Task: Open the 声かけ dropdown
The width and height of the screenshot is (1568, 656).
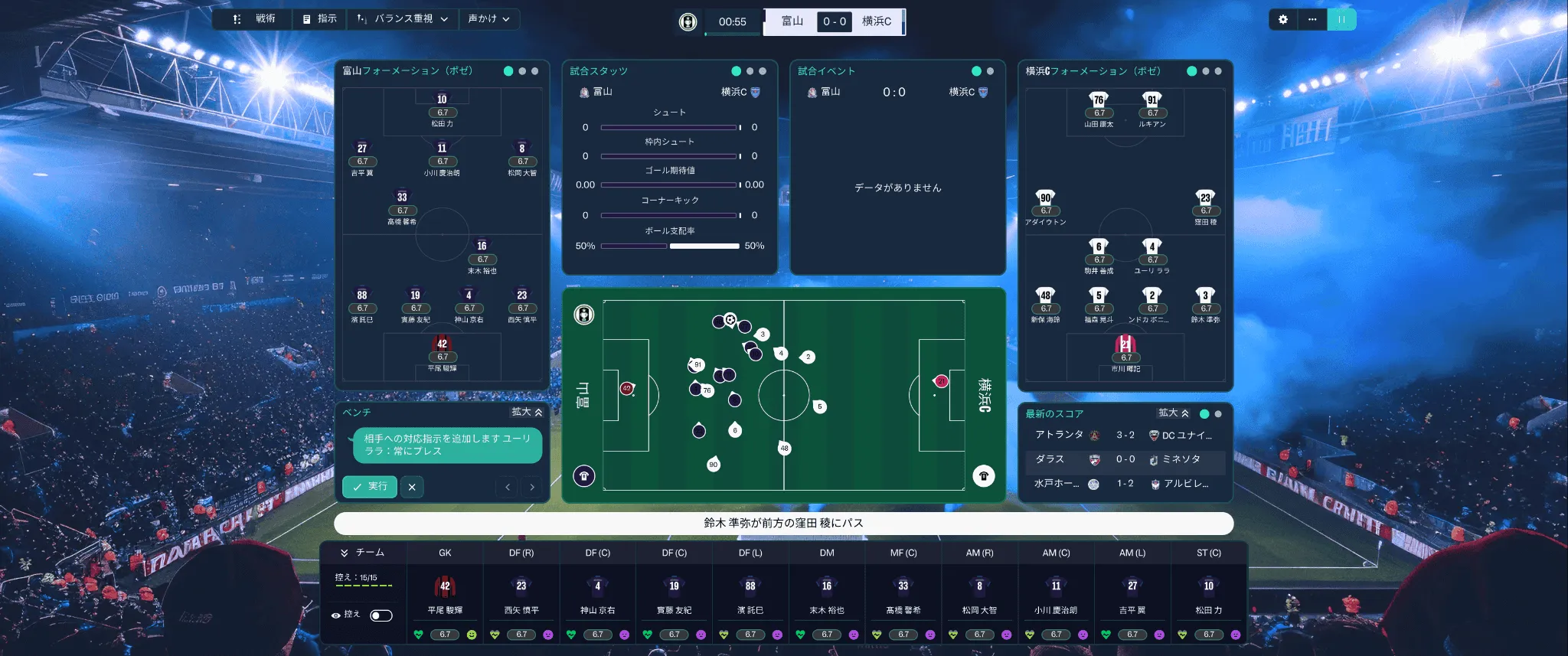Action: coord(490,19)
